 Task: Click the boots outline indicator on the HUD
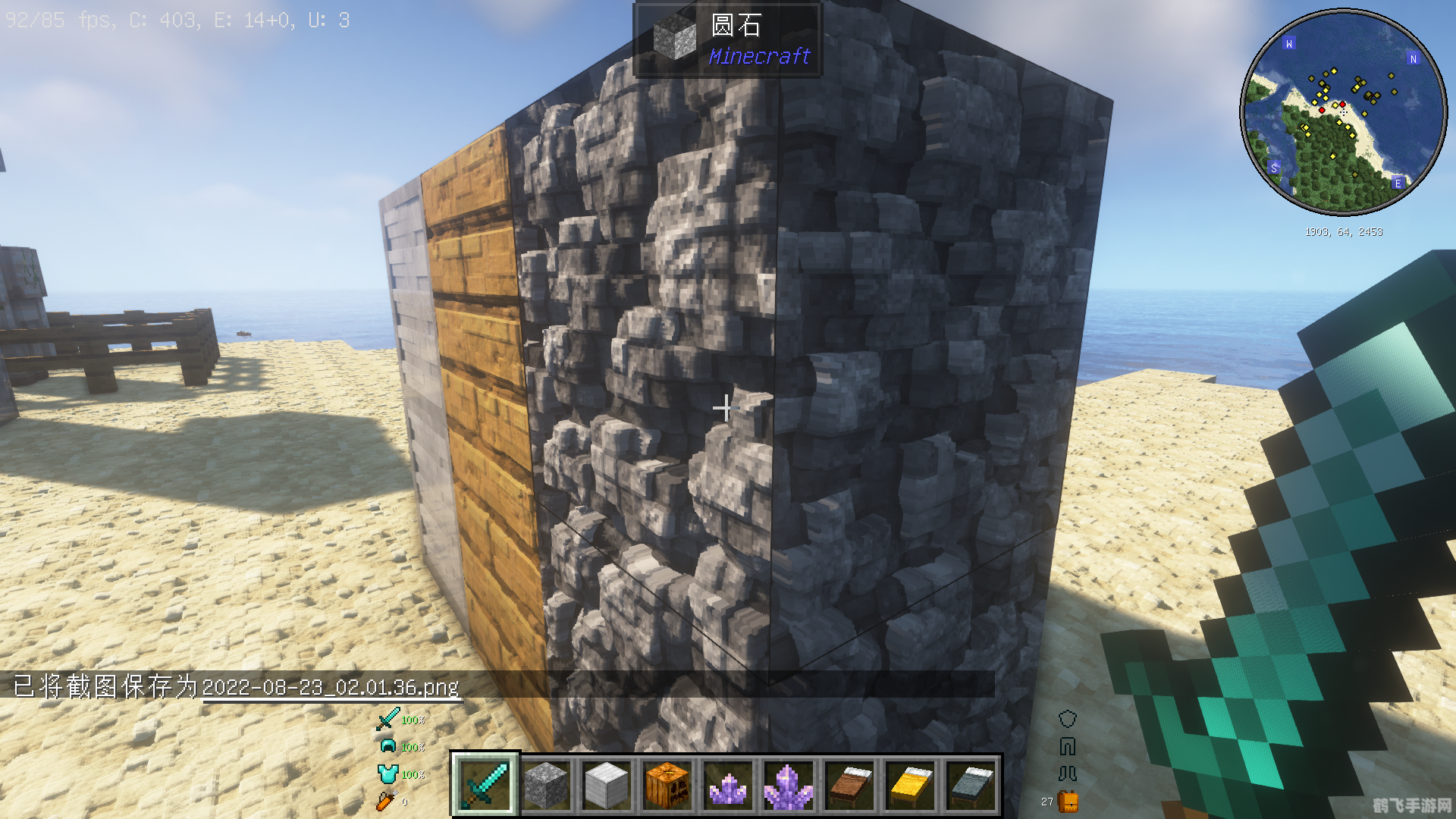pyautogui.click(x=1067, y=773)
